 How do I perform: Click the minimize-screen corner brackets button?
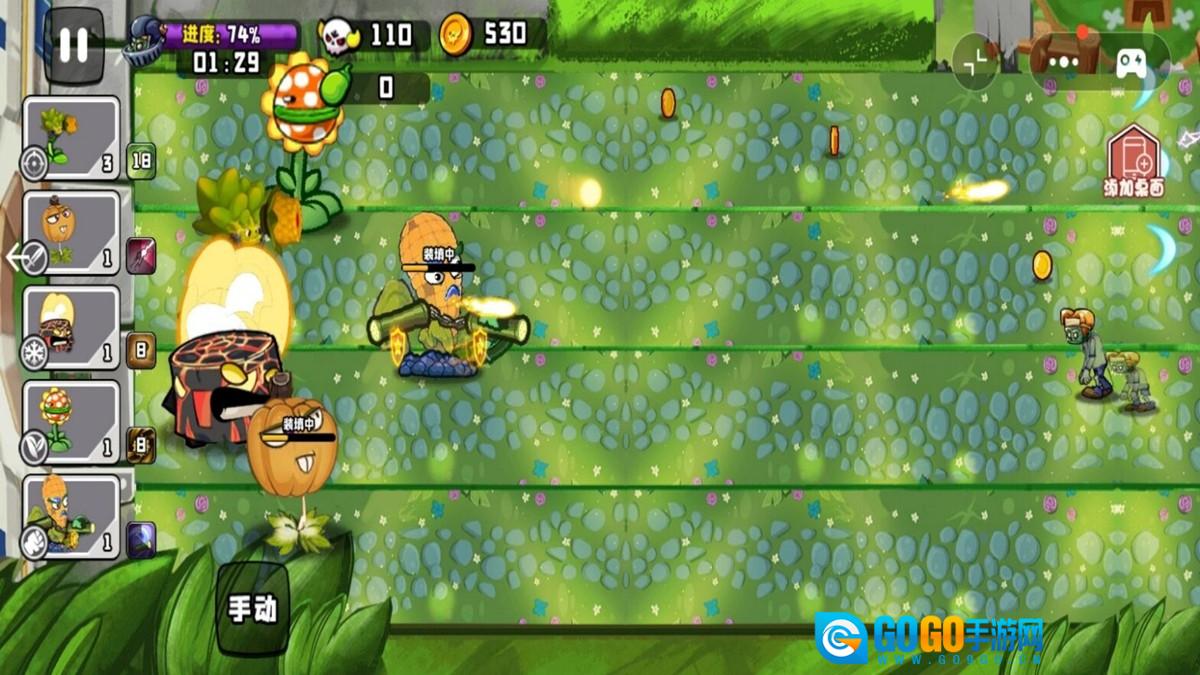pos(975,61)
